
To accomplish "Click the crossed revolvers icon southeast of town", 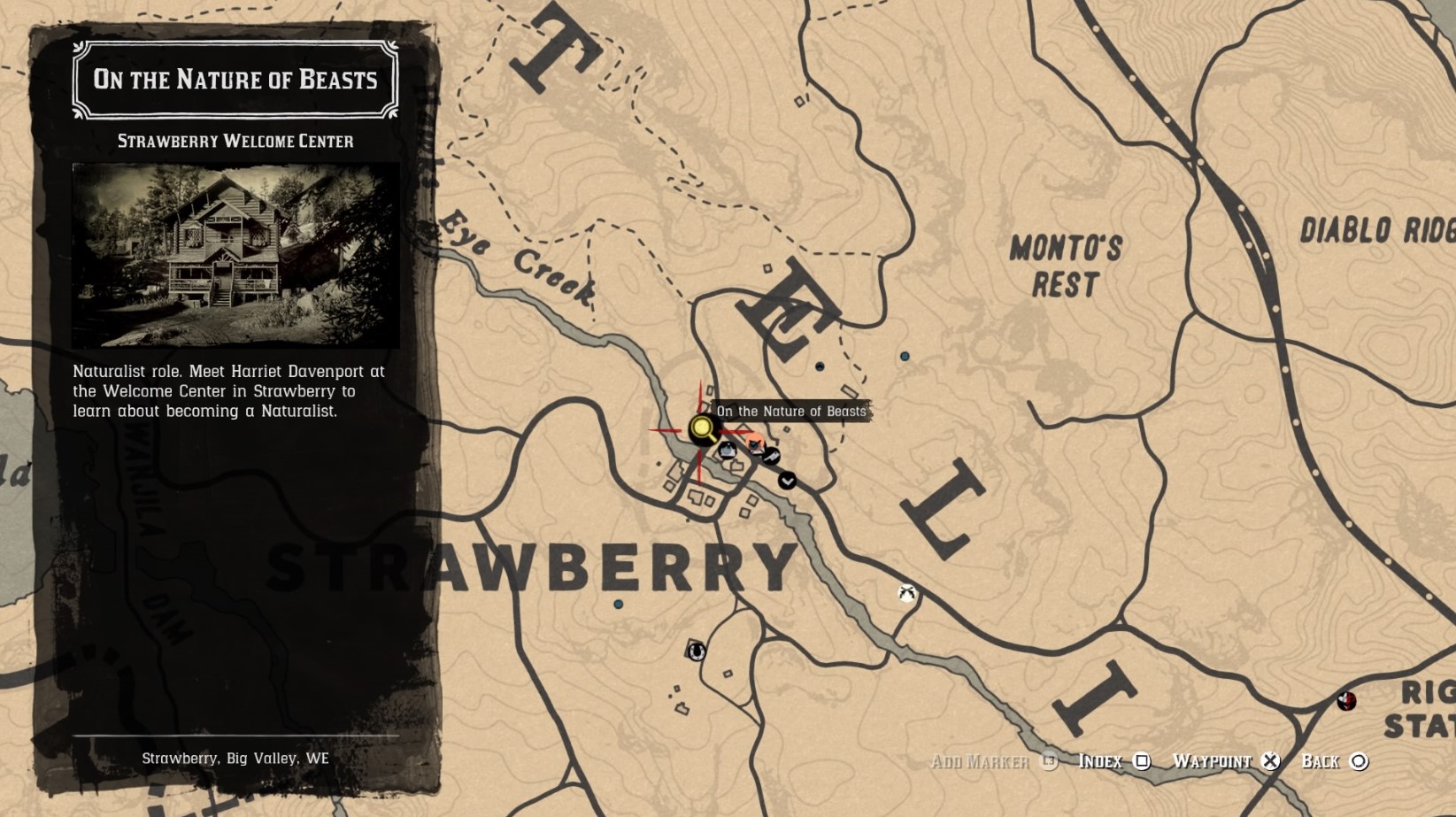I will coord(905,593).
